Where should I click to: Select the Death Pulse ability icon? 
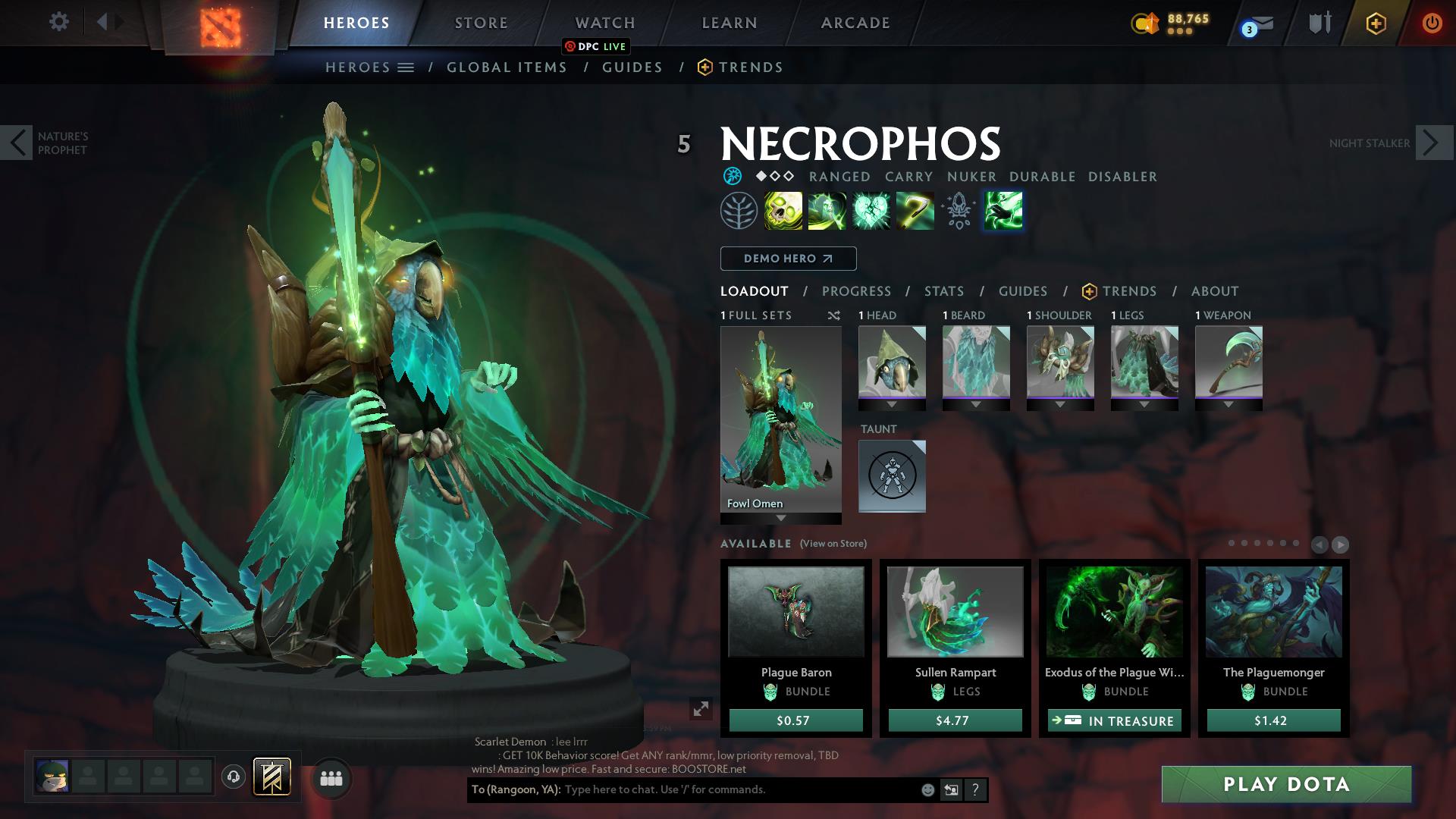point(782,211)
